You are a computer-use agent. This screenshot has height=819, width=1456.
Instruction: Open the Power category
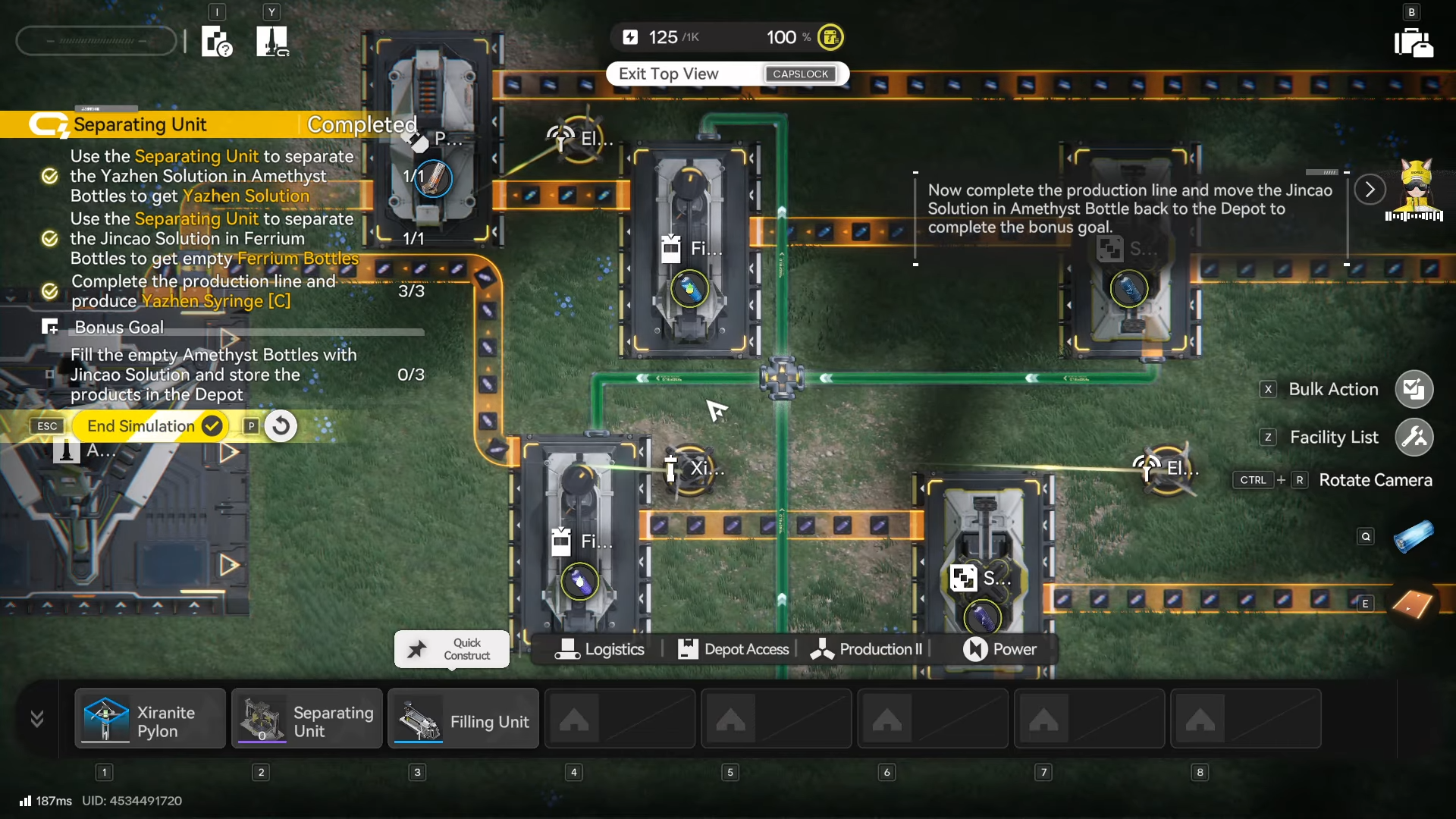(999, 649)
